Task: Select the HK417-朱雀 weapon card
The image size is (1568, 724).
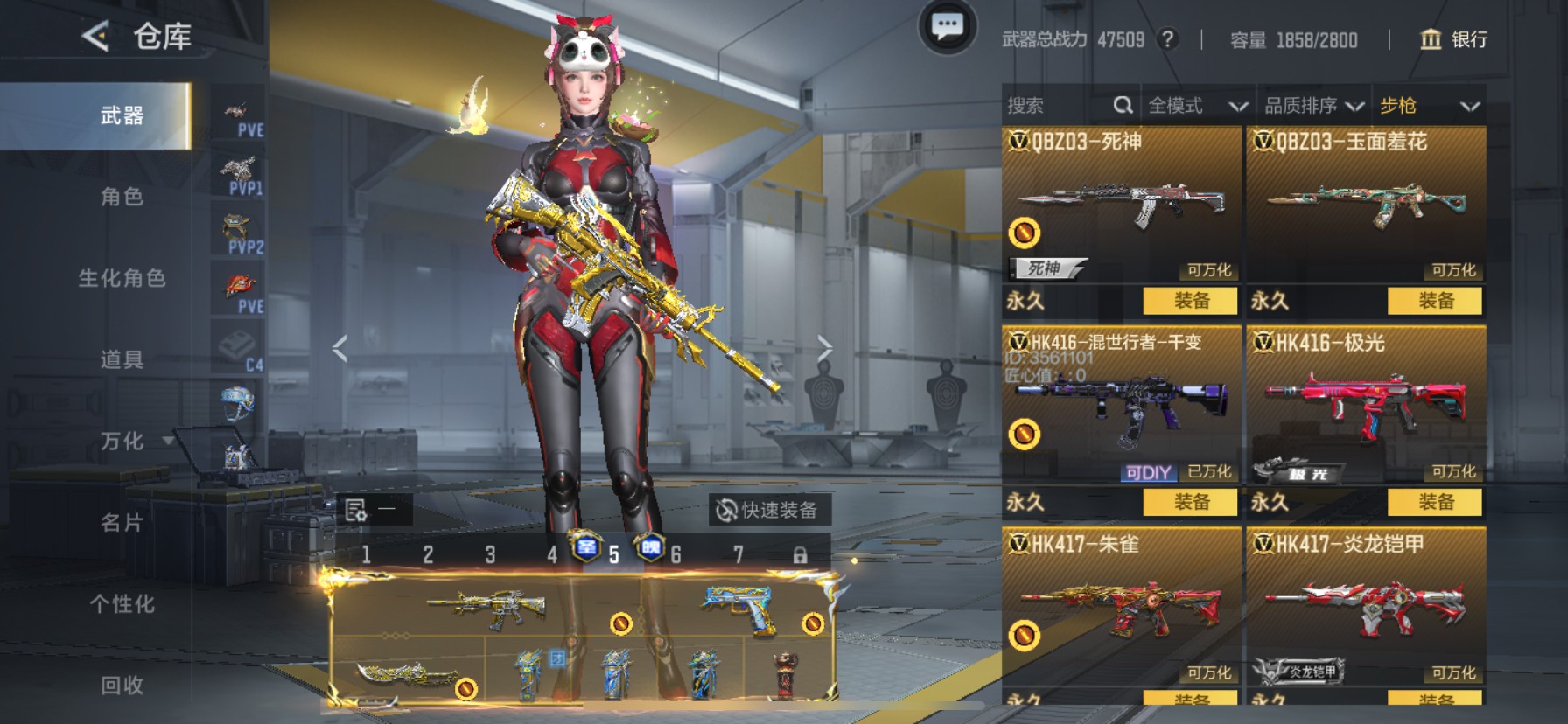Action: point(1121,603)
